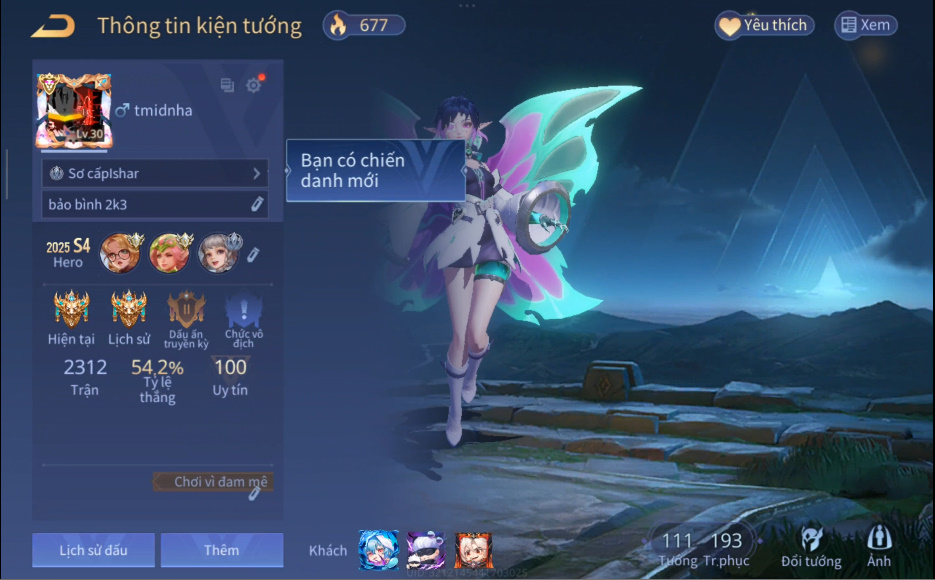Select the glasses-wearing hero portrait
This screenshot has height=580, width=935.
pos(119,253)
